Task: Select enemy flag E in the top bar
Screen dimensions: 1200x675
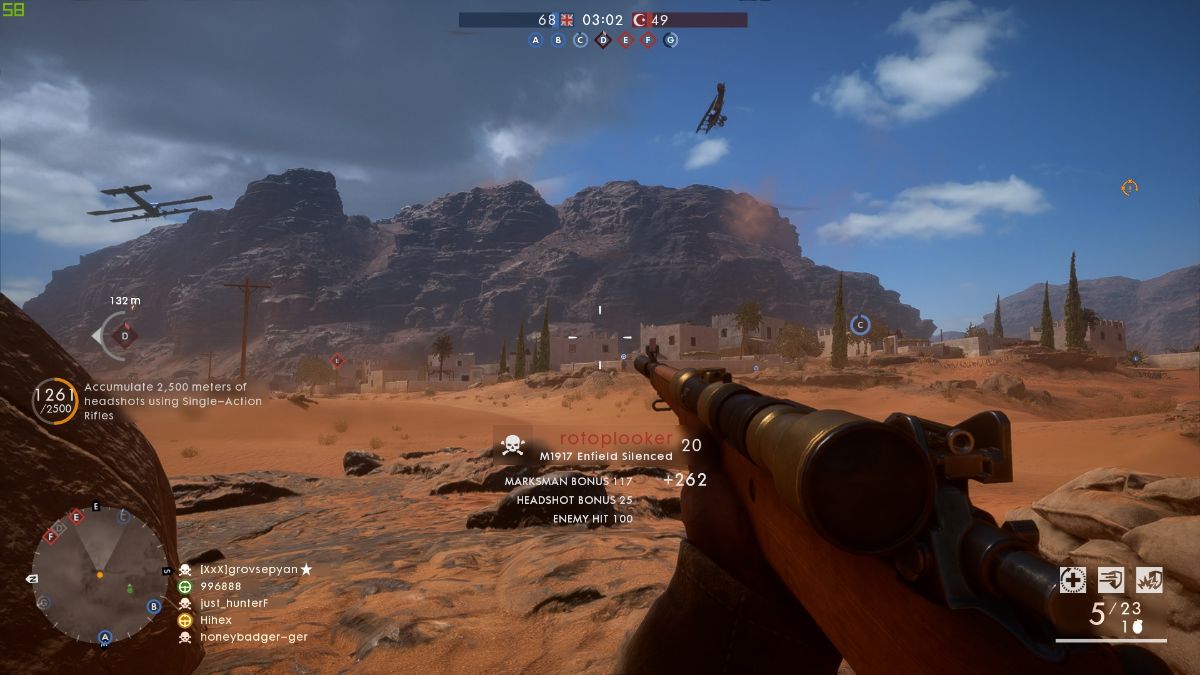Action: (626, 40)
